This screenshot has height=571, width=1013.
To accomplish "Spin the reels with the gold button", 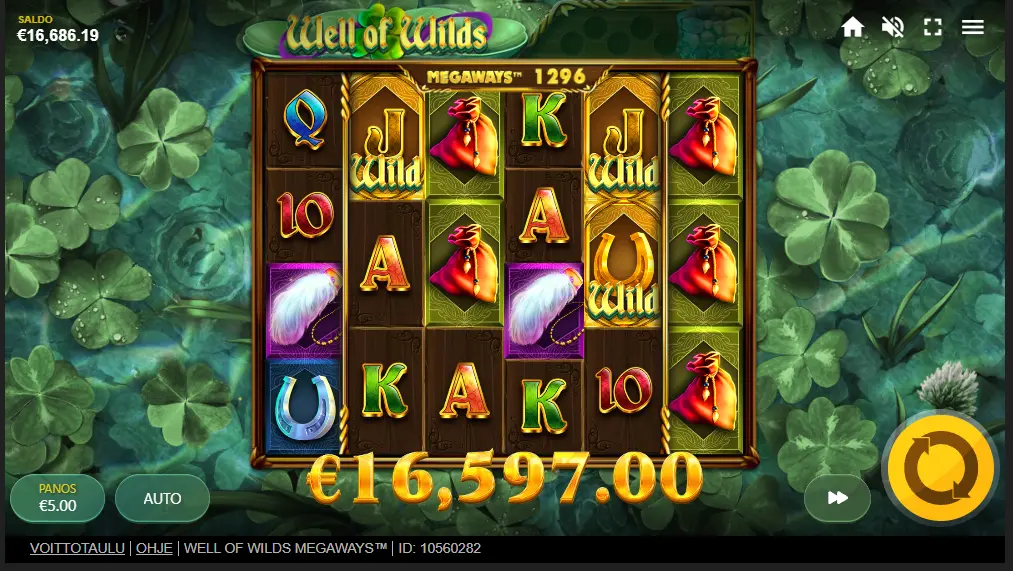I will tap(940, 467).
